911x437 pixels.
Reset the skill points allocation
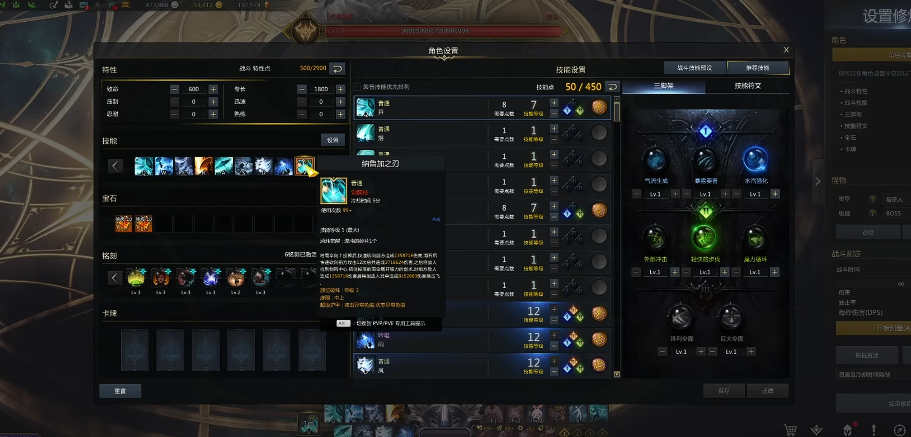611,87
